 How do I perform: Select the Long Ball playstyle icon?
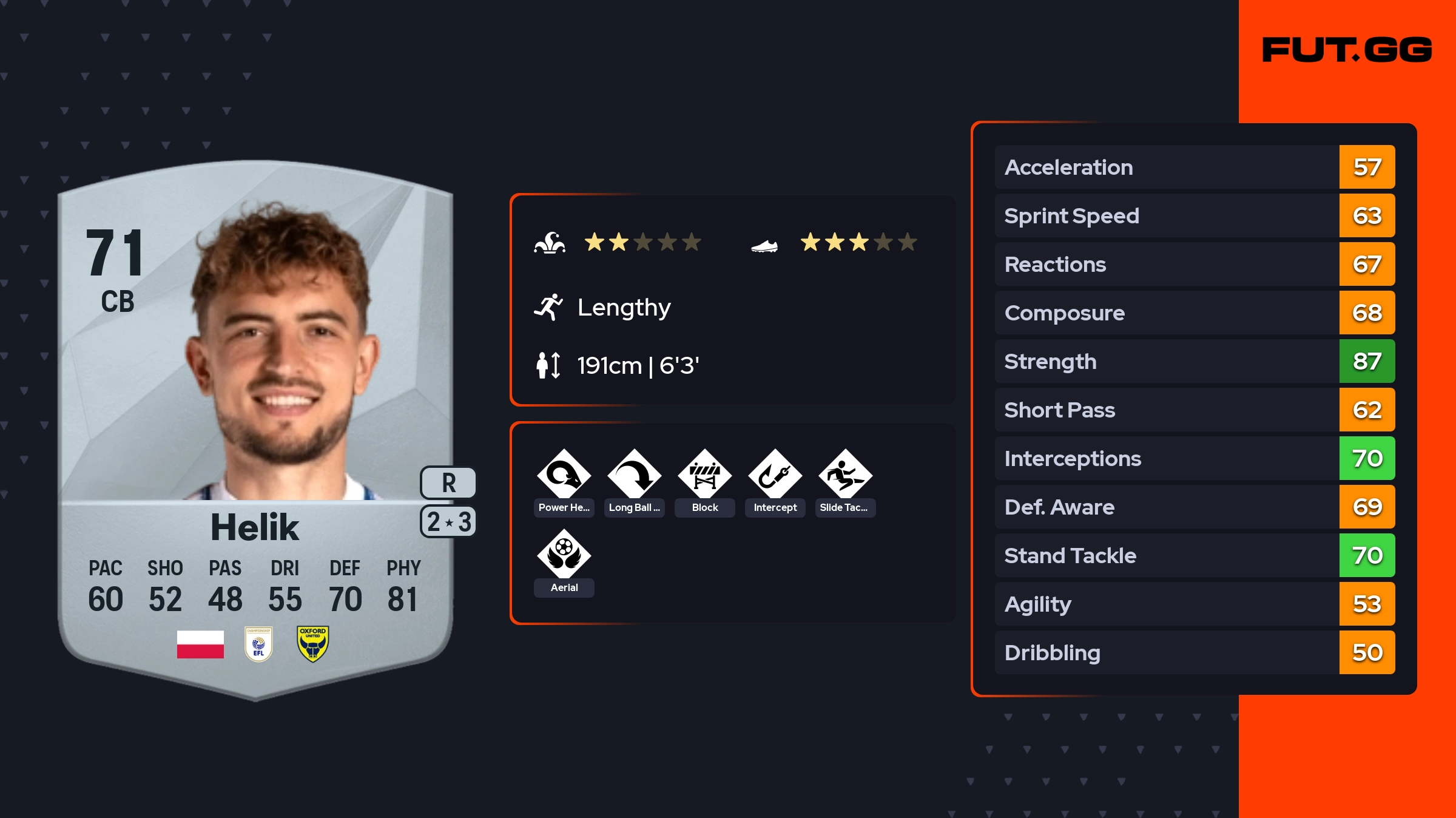click(635, 475)
